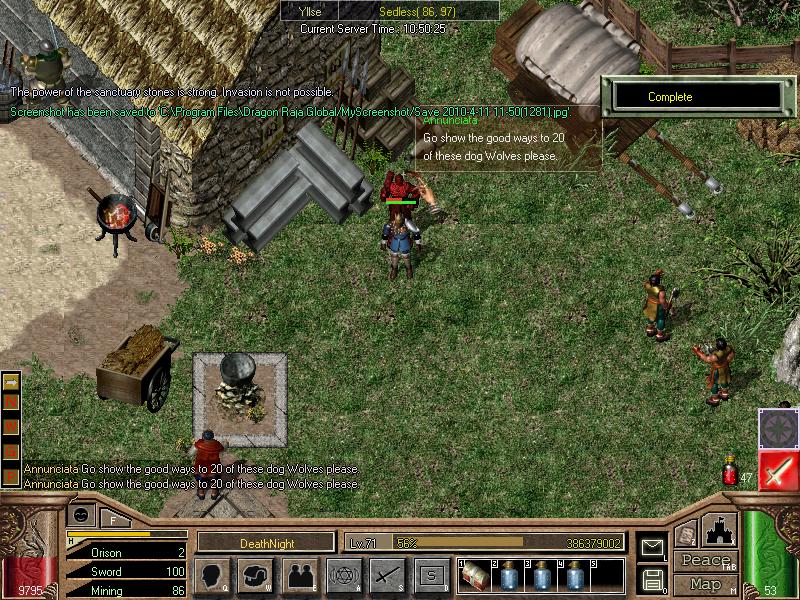Open the party two-figures icon
The width and height of the screenshot is (800, 600).
[299, 575]
